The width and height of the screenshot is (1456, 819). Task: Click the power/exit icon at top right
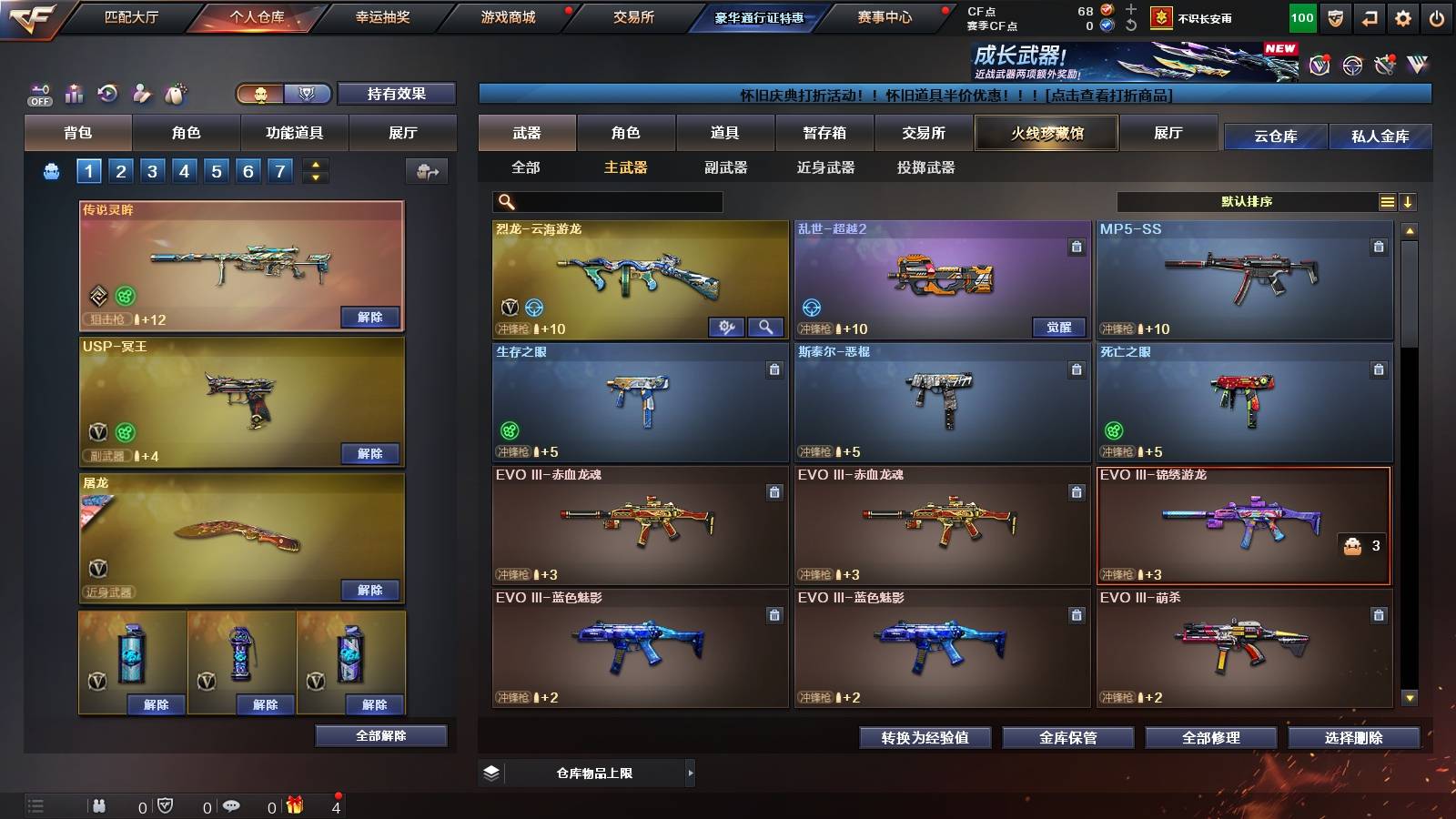[1435, 16]
